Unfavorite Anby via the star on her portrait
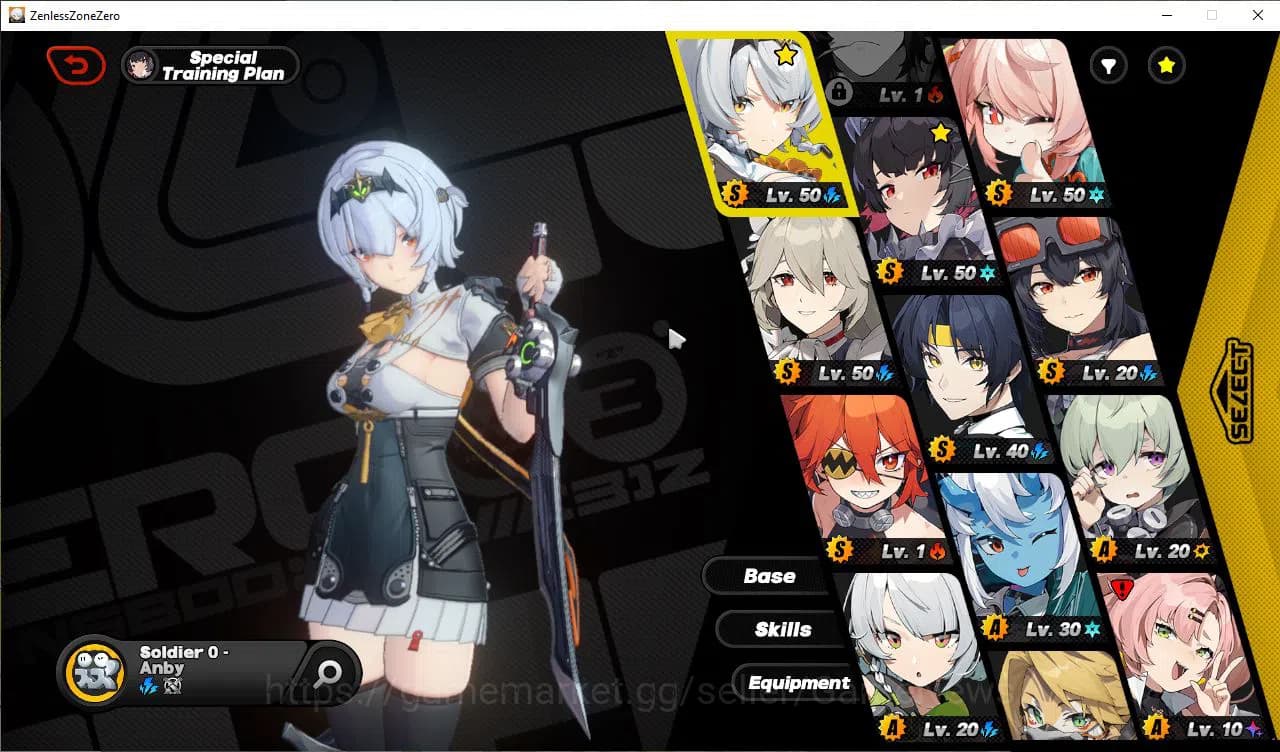This screenshot has height=752, width=1280. point(786,56)
